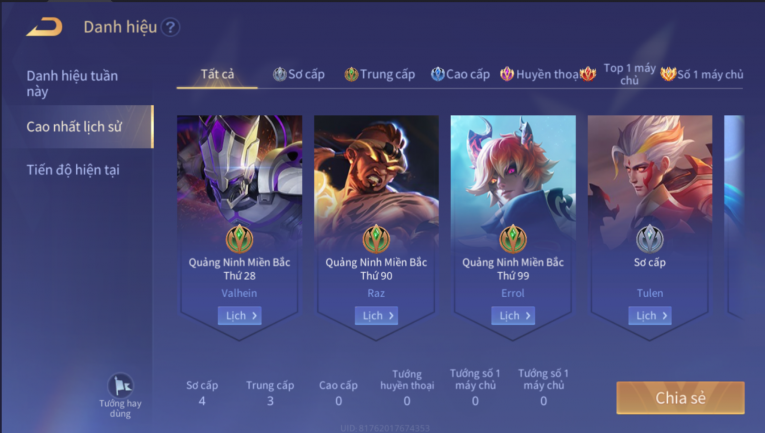Open Tướng hay dùng flag icon

[120, 388]
